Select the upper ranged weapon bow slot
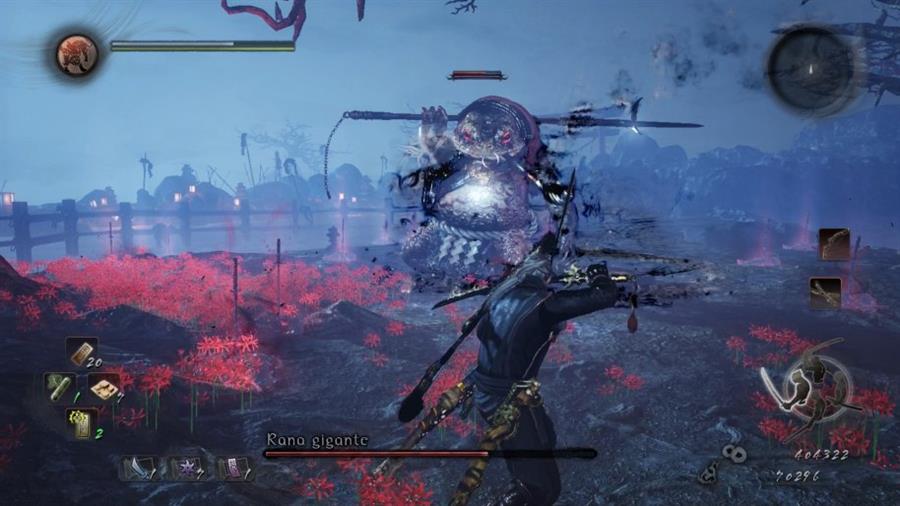The image size is (900, 506). (x=833, y=244)
